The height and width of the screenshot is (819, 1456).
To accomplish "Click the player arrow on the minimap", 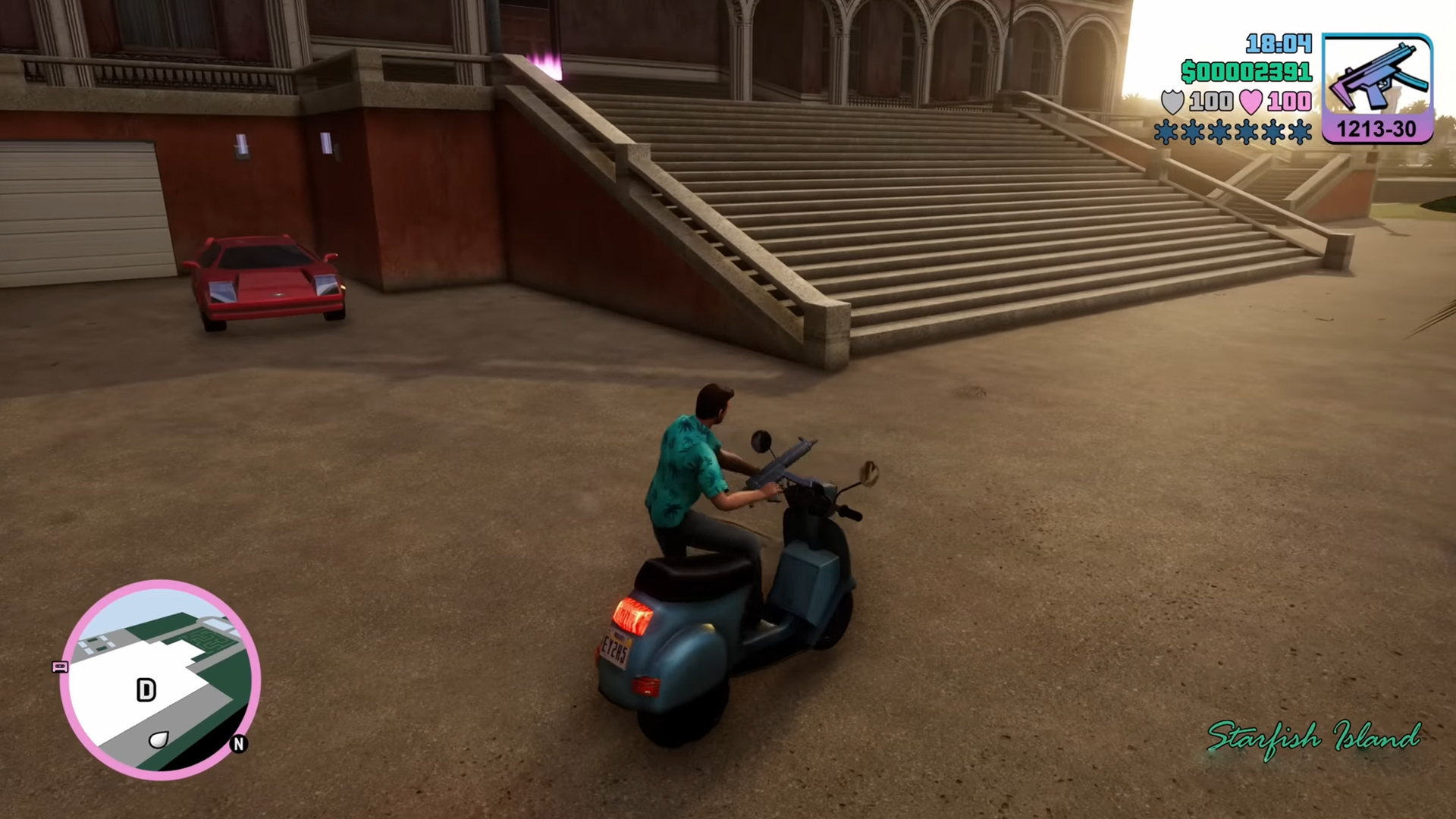I will click(x=157, y=739).
